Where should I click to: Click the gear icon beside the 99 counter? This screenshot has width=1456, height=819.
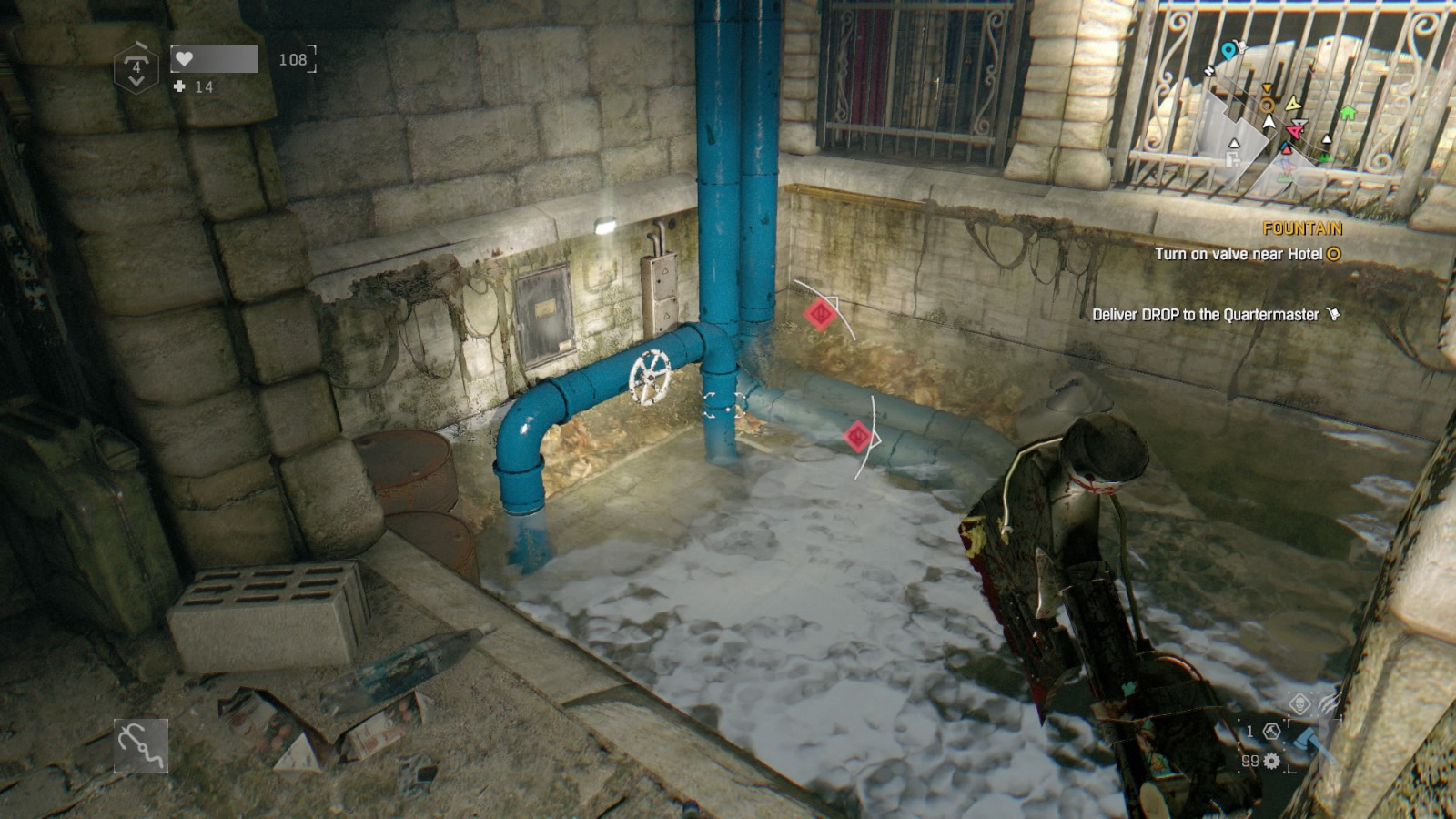click(x=1271, y=762)
